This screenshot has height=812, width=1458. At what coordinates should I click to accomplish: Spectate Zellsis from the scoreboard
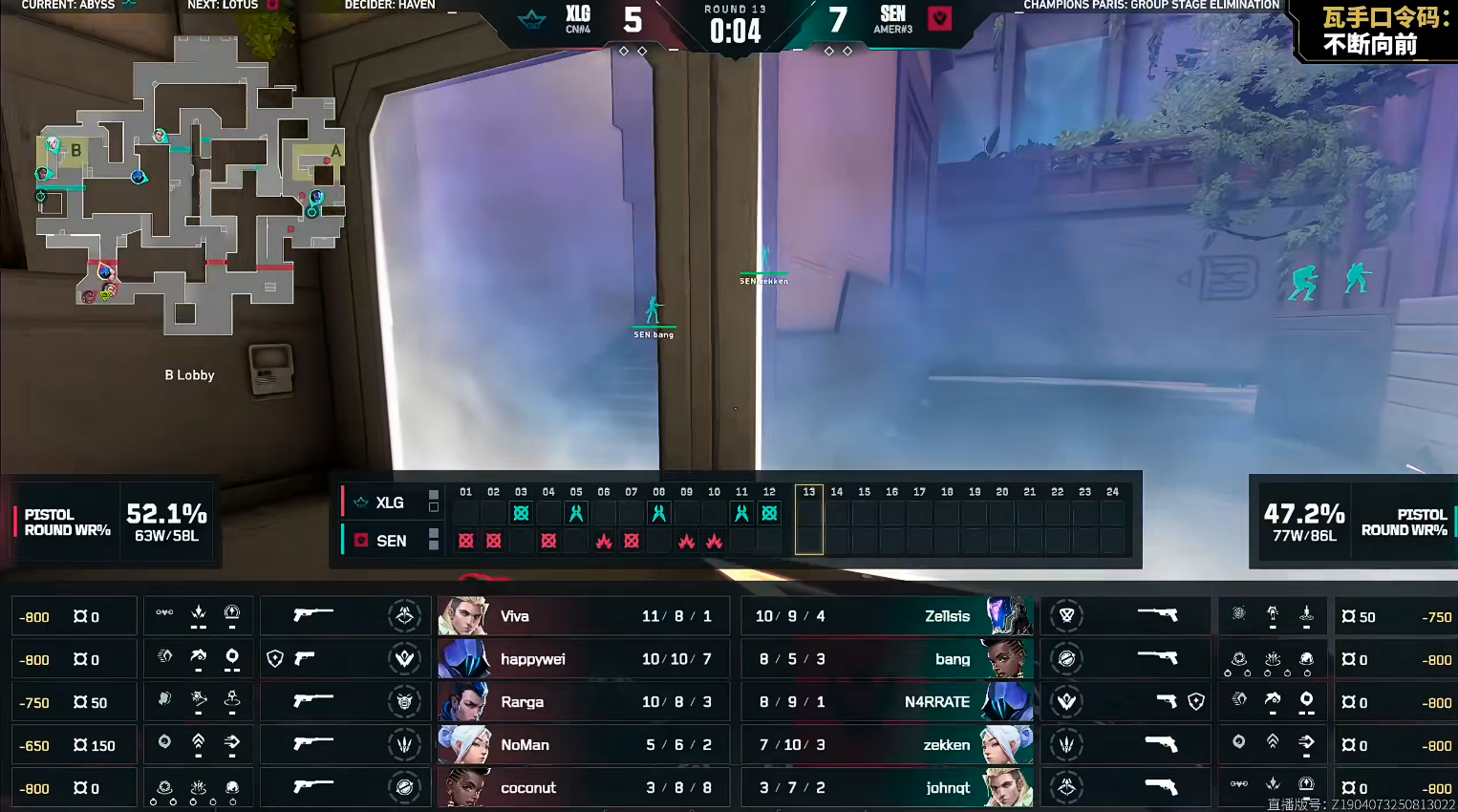point(887,616)
